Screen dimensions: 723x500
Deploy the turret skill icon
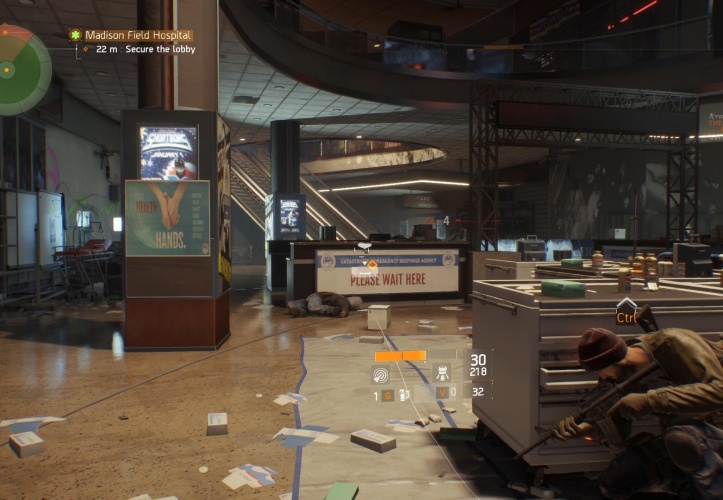[441, 374]
